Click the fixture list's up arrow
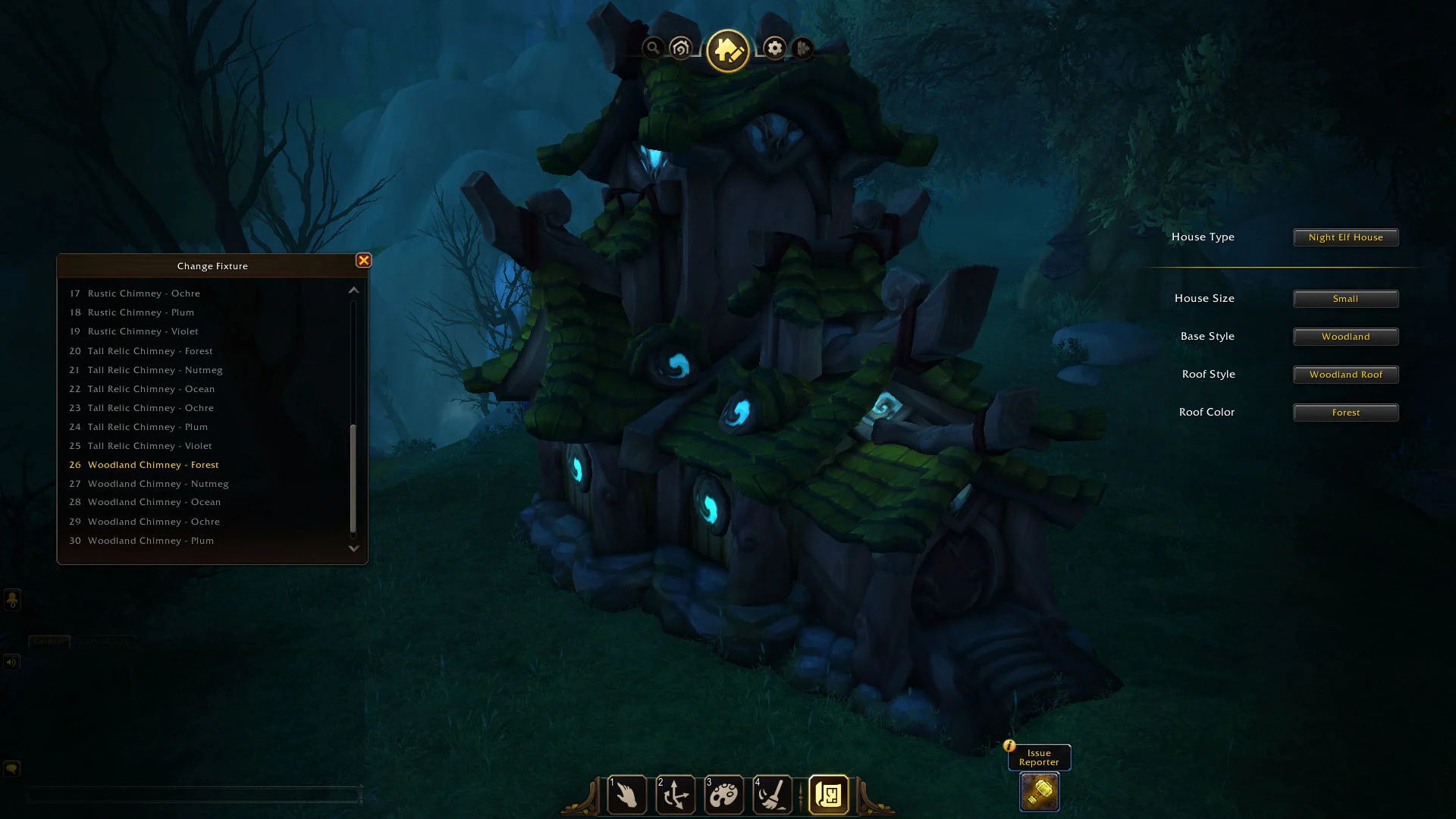The image size is (1456, 819). click(x=353, y=290)
